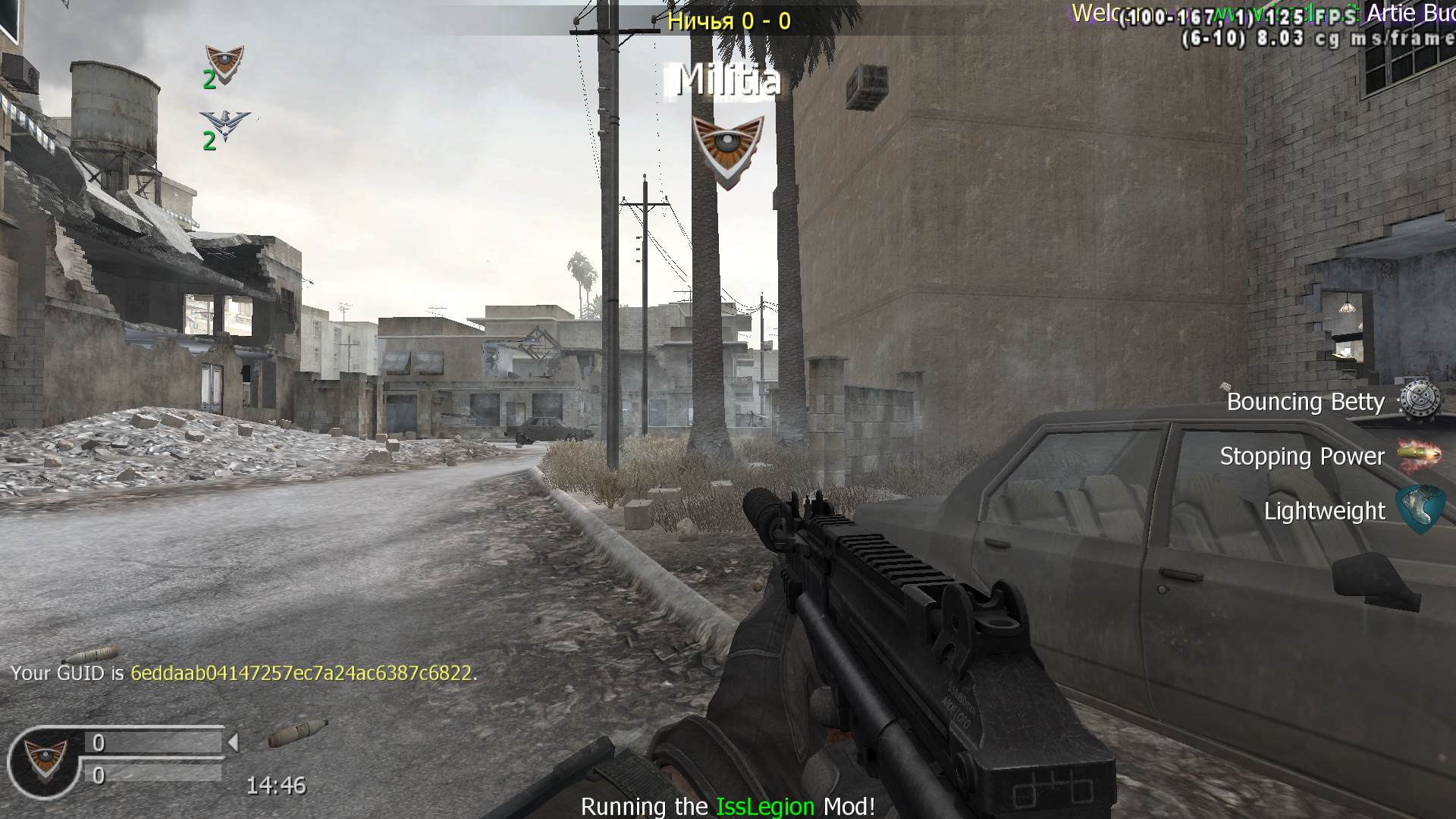Select the Stopping Power bullet icon

click(x=1419, y=454)
